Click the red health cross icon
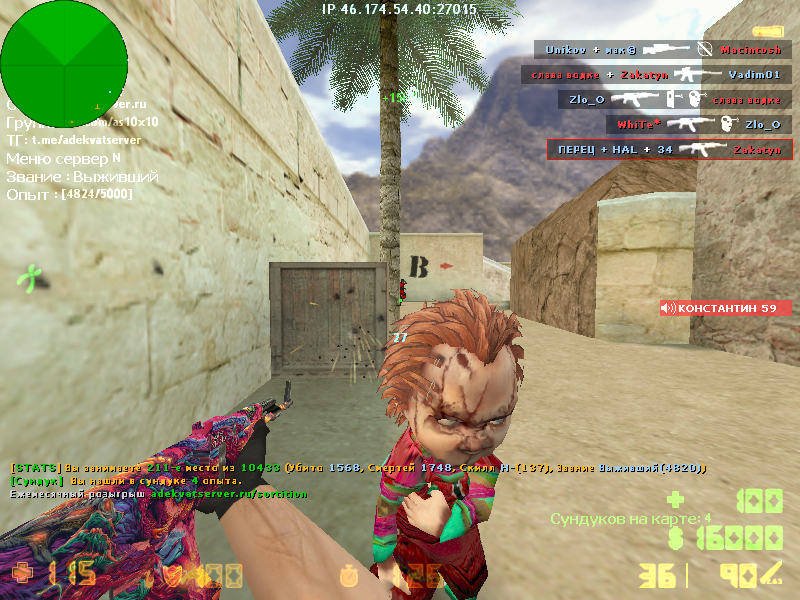Viewport: 800px width, 600px height. click(x=20, y=575)
